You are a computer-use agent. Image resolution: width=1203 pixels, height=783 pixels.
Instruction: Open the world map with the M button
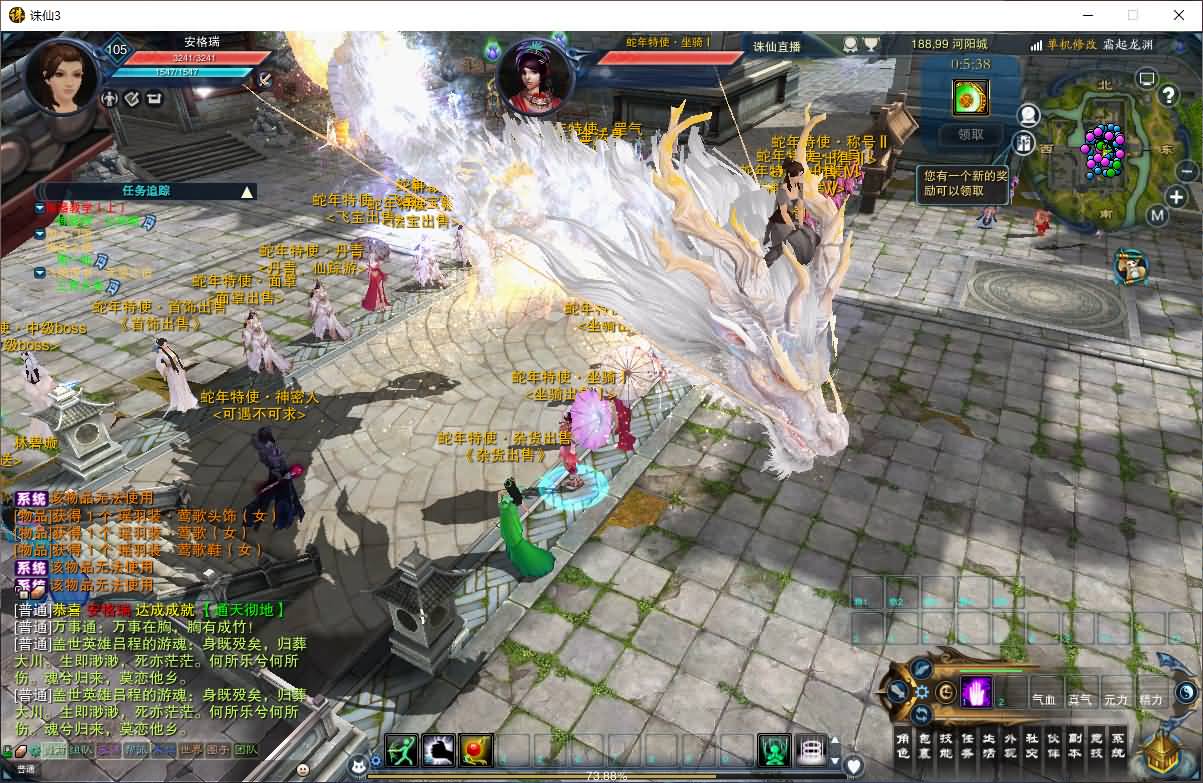pos(1157,215)
